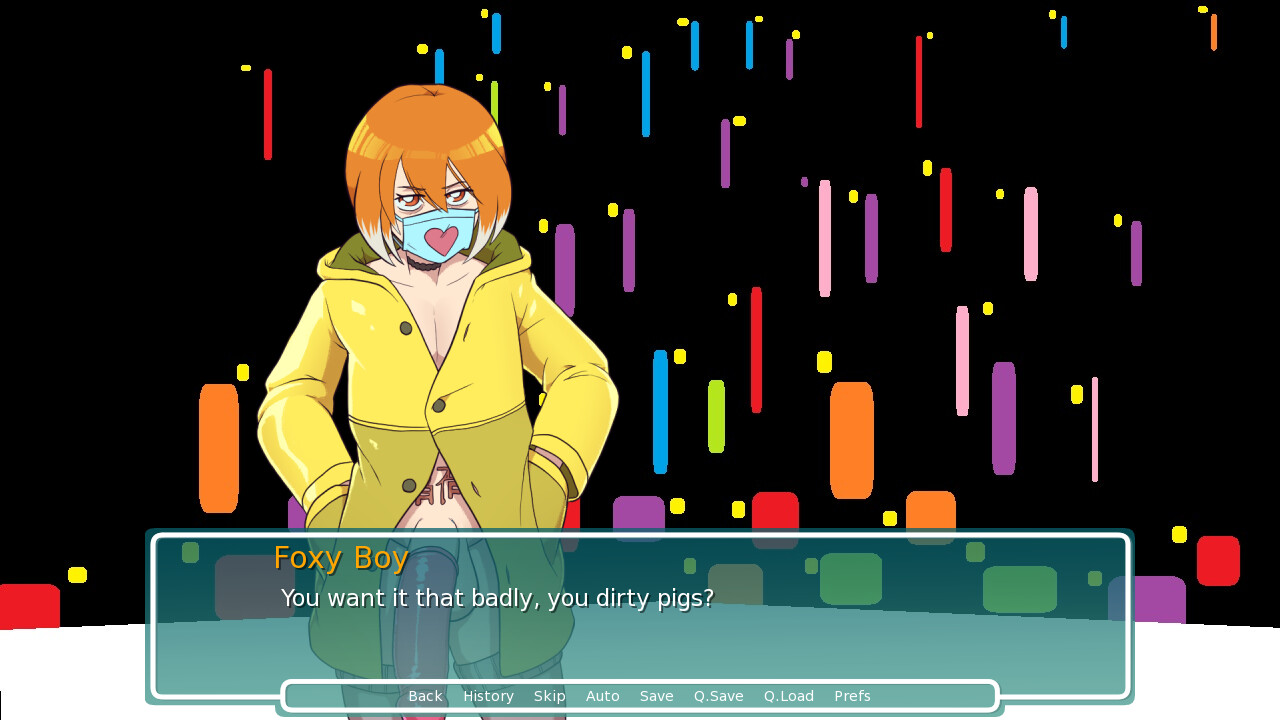The height and width of the screenshot is (720, 1280).
Task: Click the dialogue text to advance
Action: tap(498, 598)
